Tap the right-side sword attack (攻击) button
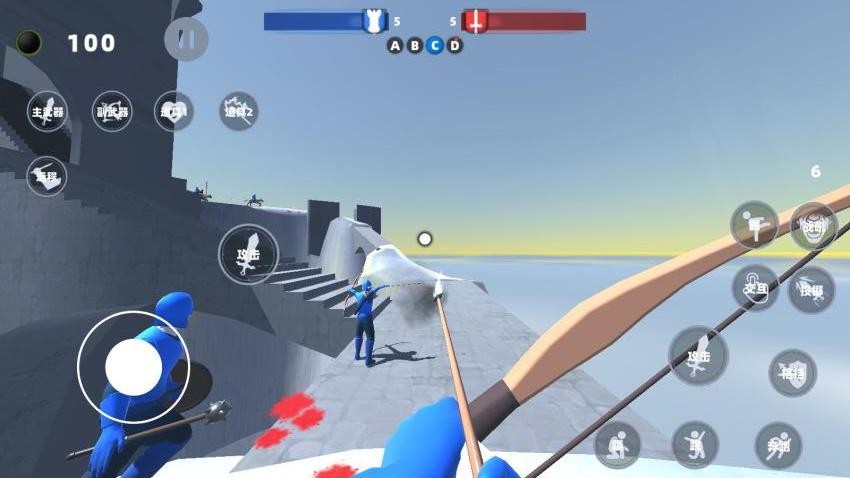The height and width of the screenshot is (478, 850). tap(698, 356)
